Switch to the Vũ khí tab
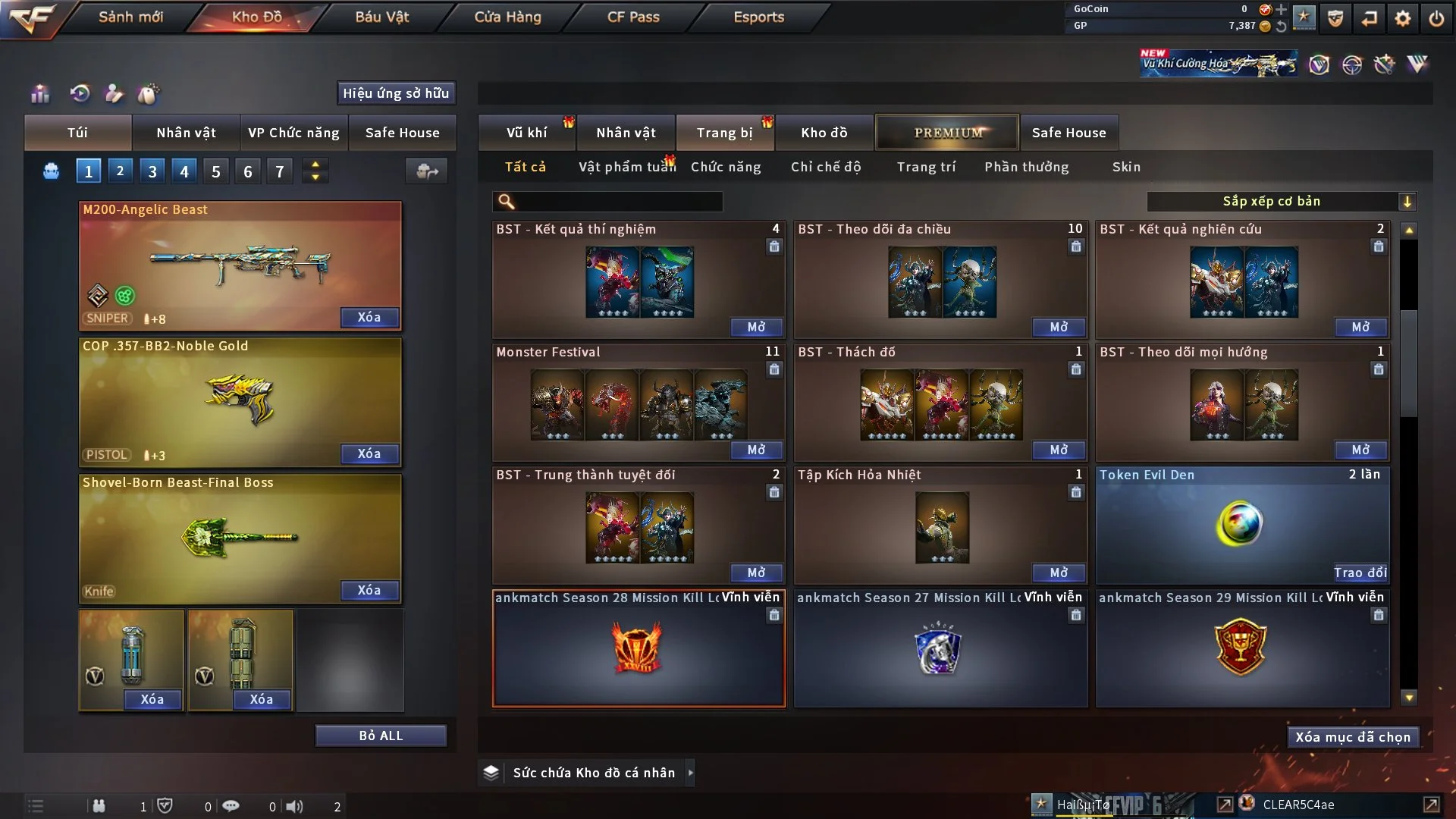 point(526,133)
